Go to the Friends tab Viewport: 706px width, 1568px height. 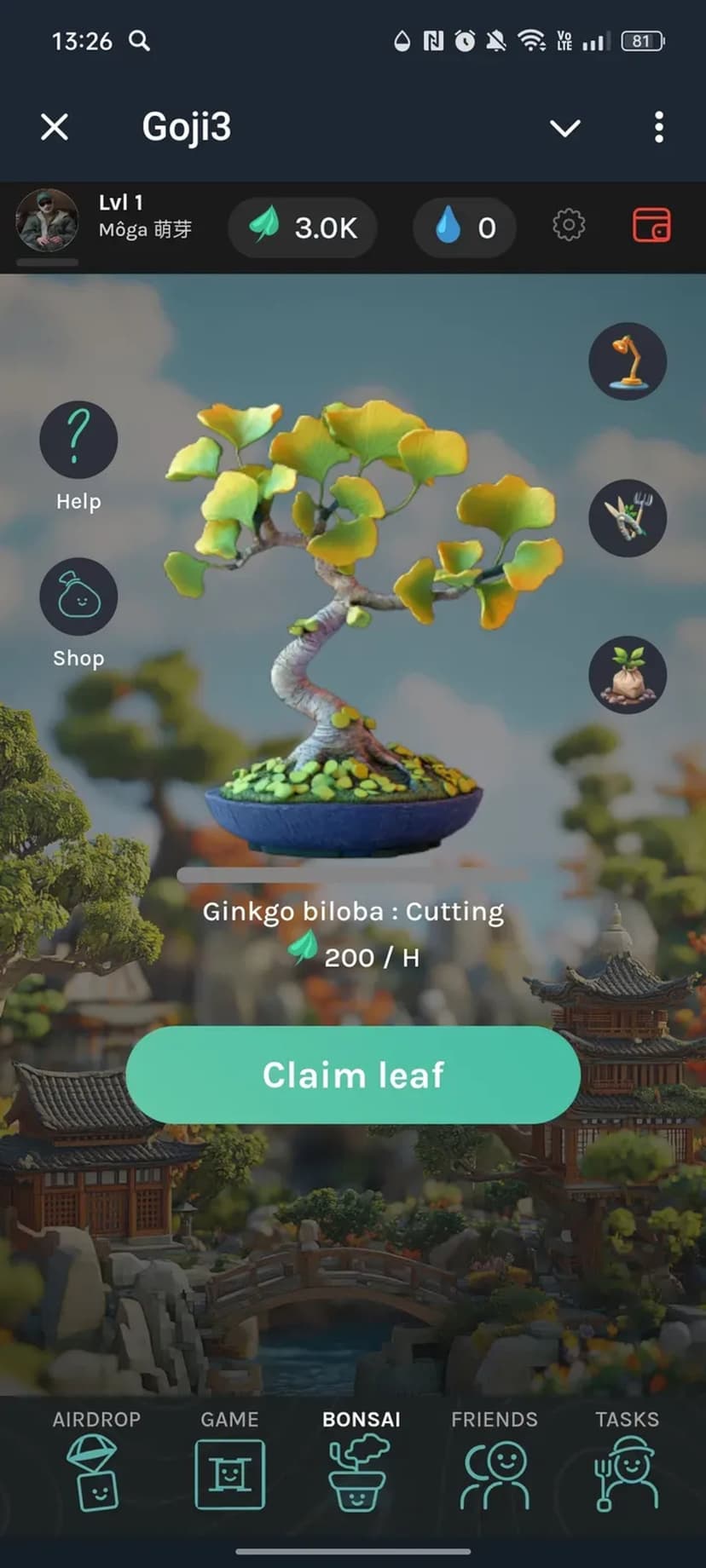point(495,1461)
